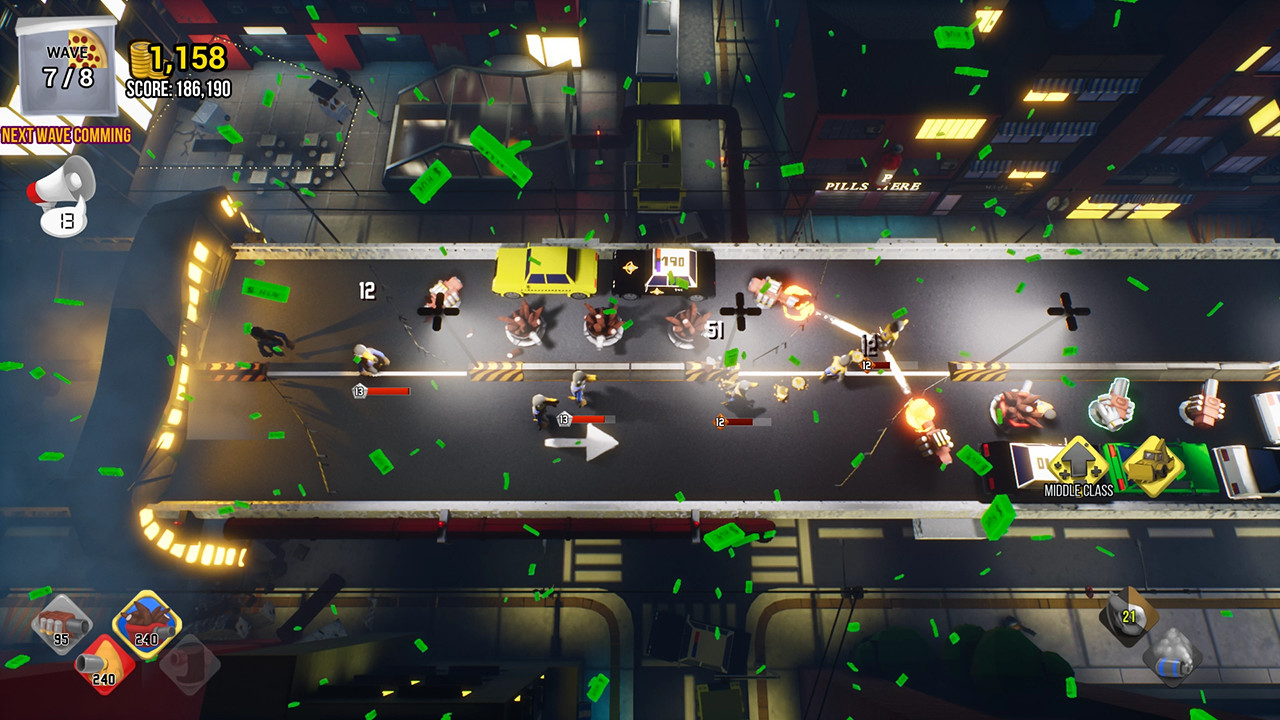1280x720 pixels.
Task: Select the yellow bulldozer diamond icon
Action: pyautogui.click(x=1150, y=468)
